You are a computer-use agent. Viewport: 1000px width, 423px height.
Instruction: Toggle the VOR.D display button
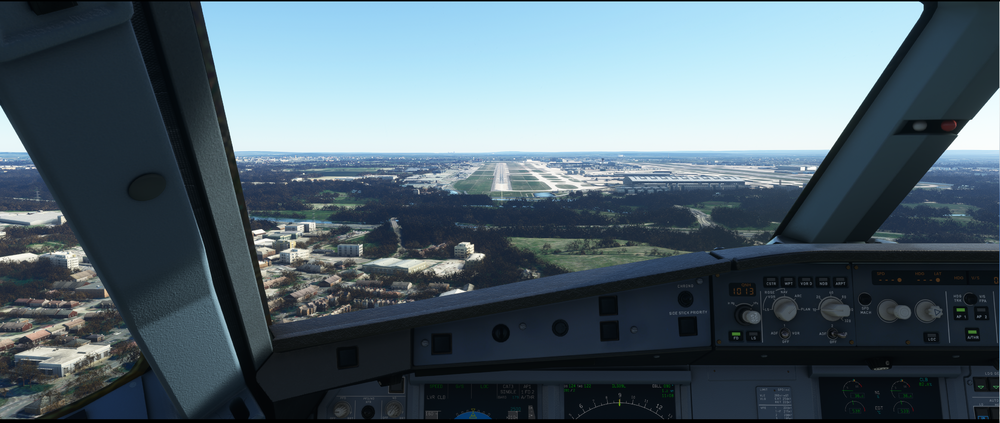pos(806,282)
